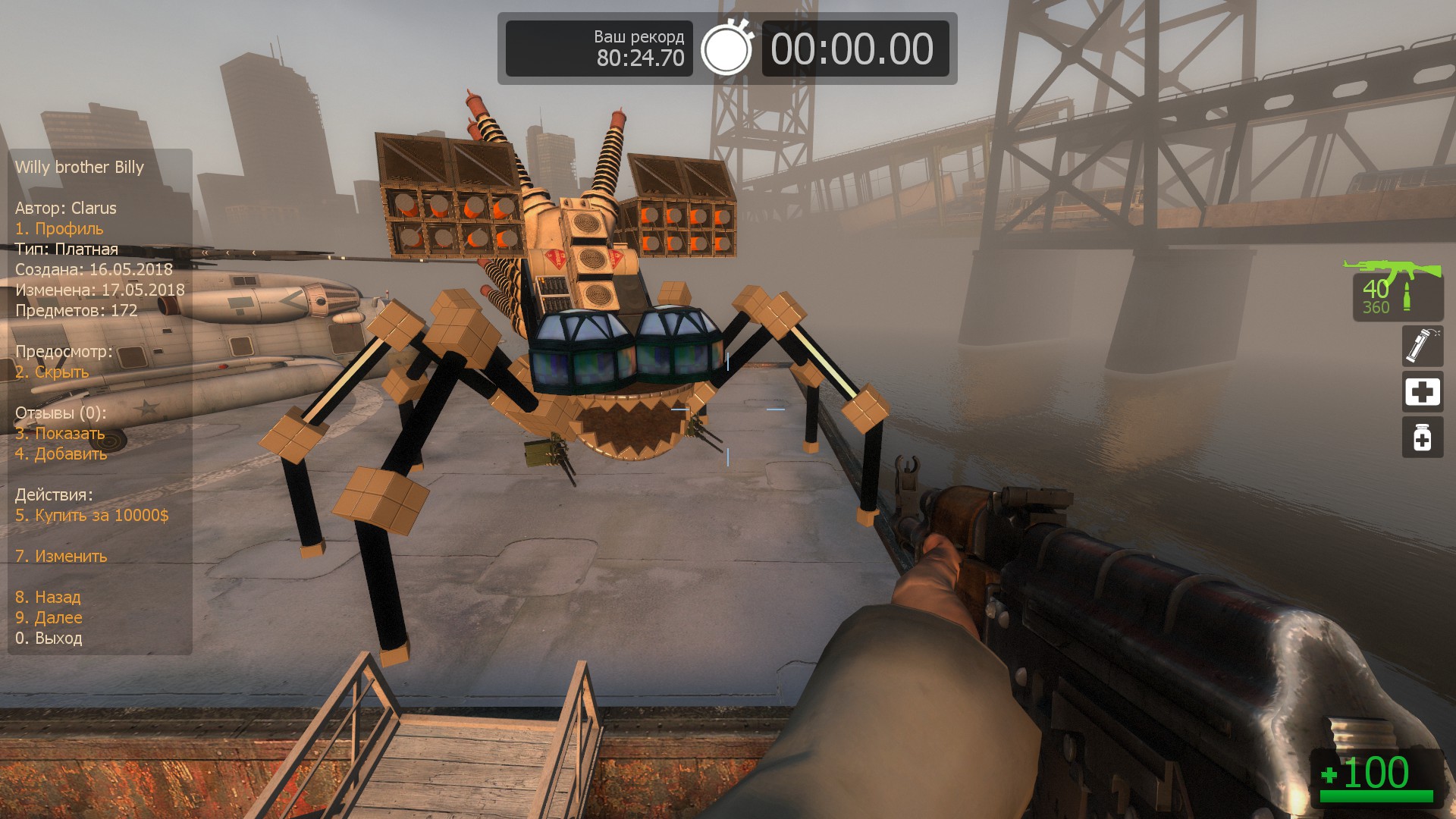The width and height of the screenshot is (1456, 819).
Task: Select the pain pills bottle slot
Action: (1422, 438)
